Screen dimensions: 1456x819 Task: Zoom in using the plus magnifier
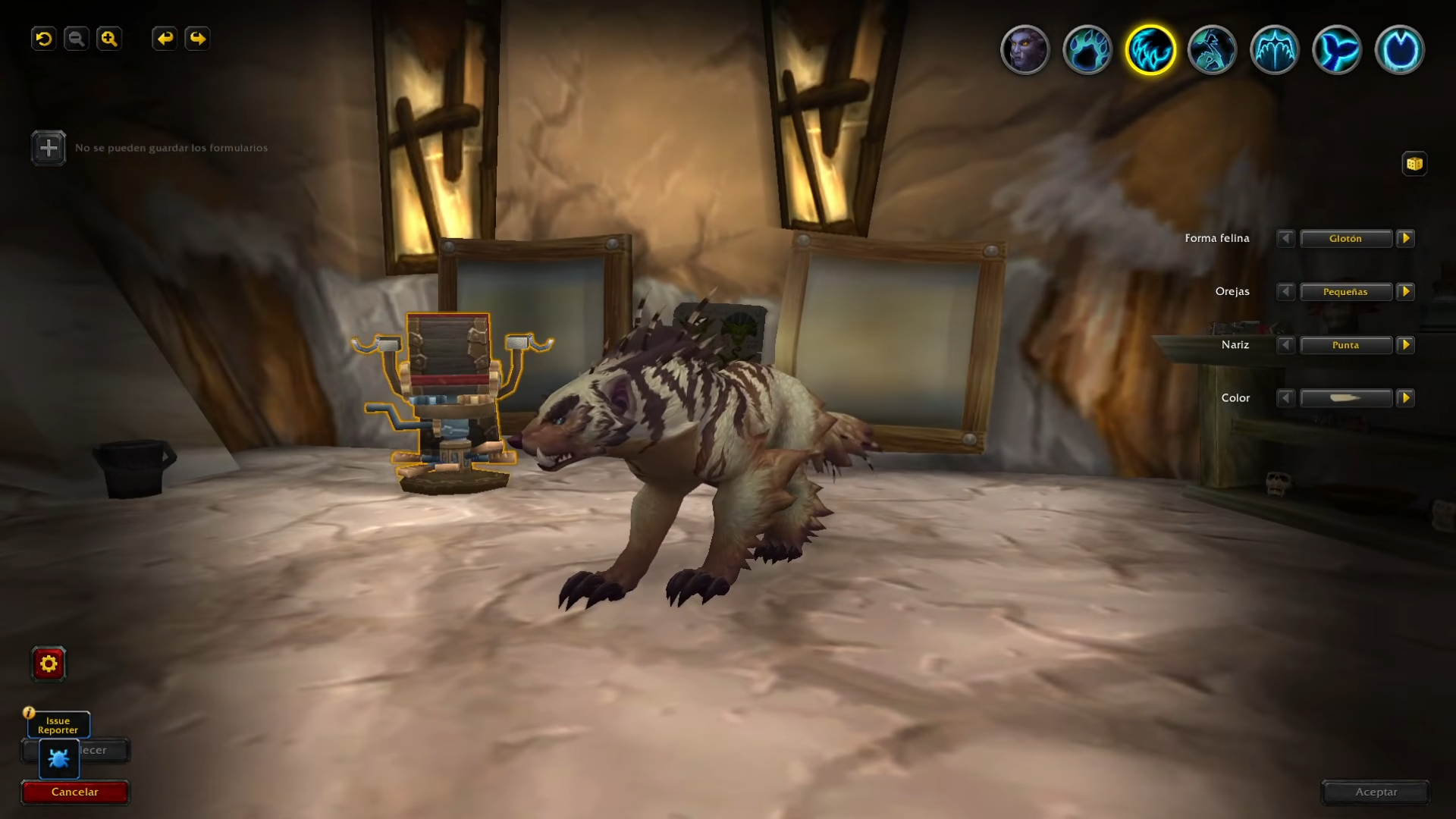(x=109, y=39)
